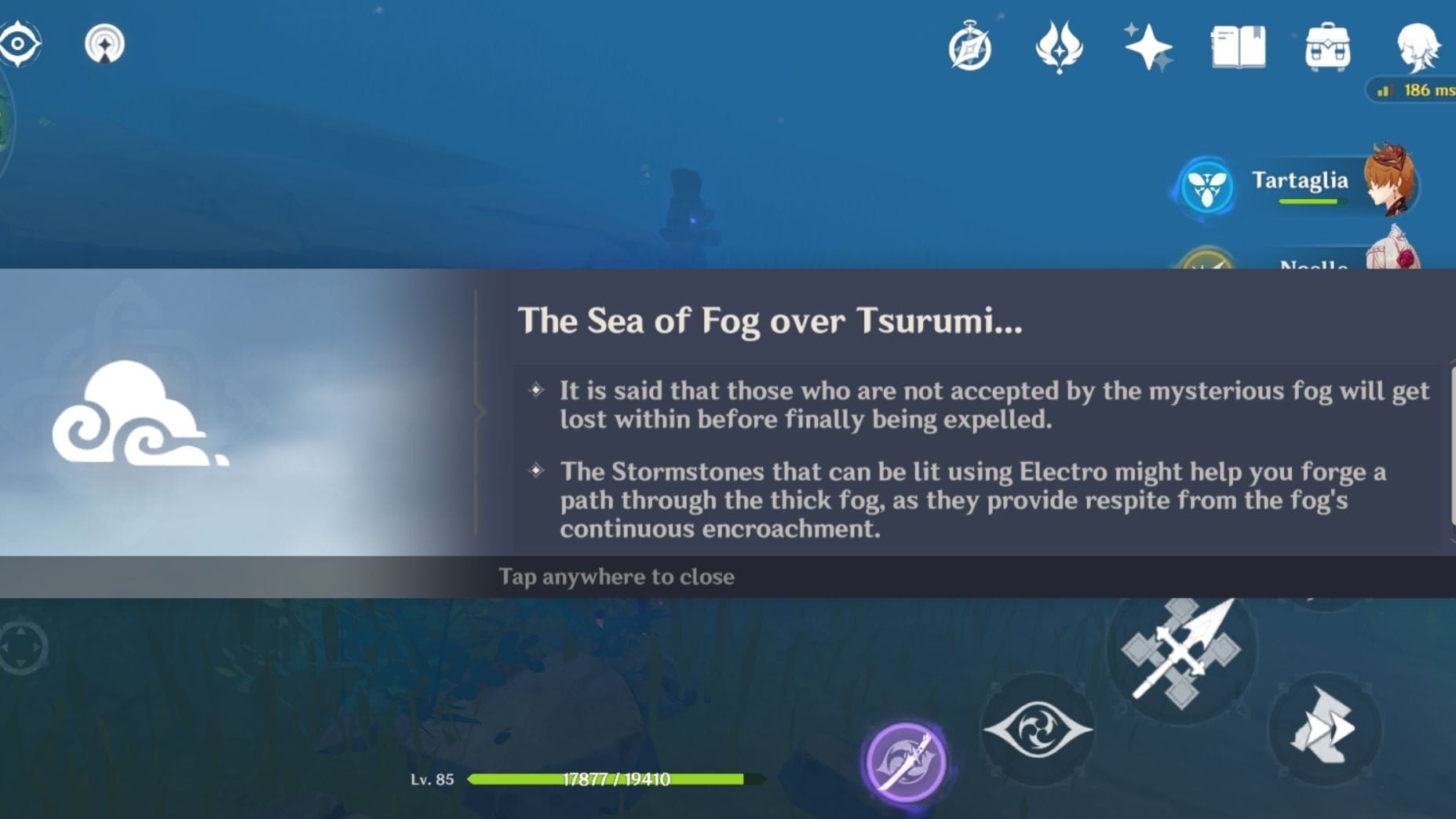Screen dimensions: 1456x819
Task: Select the tracking beacon icon beside the eye
Action: pyautogui.click(x=104, y=45)
